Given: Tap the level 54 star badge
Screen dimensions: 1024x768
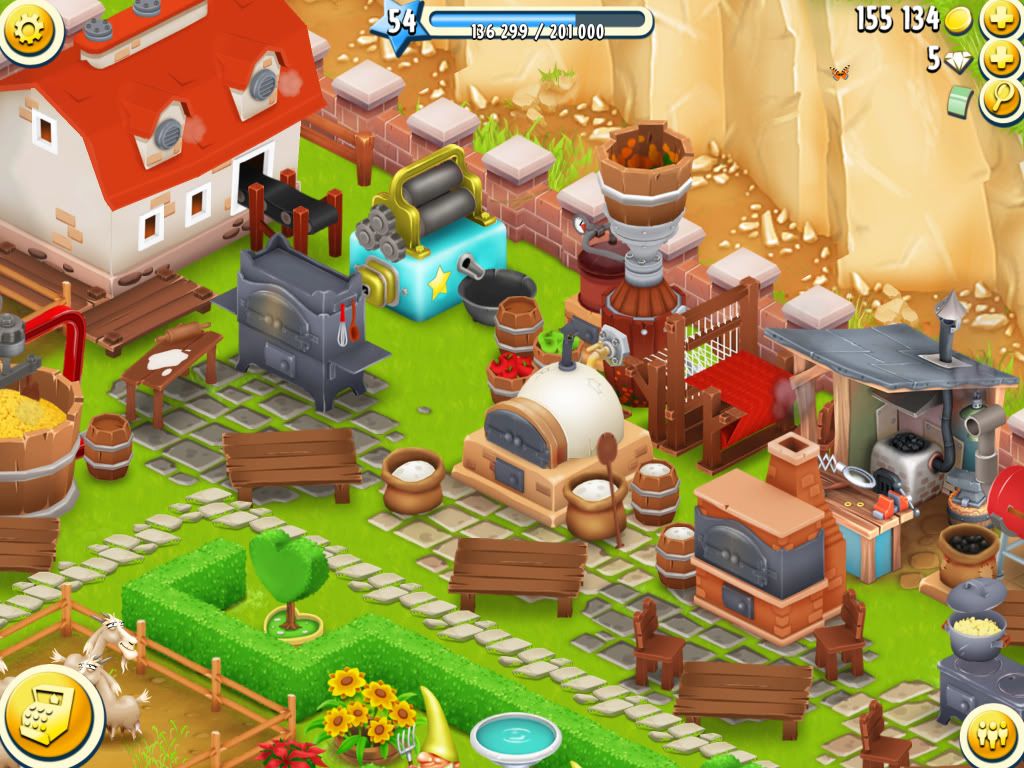Looking at the screenshot, I should tap(400, 22).
